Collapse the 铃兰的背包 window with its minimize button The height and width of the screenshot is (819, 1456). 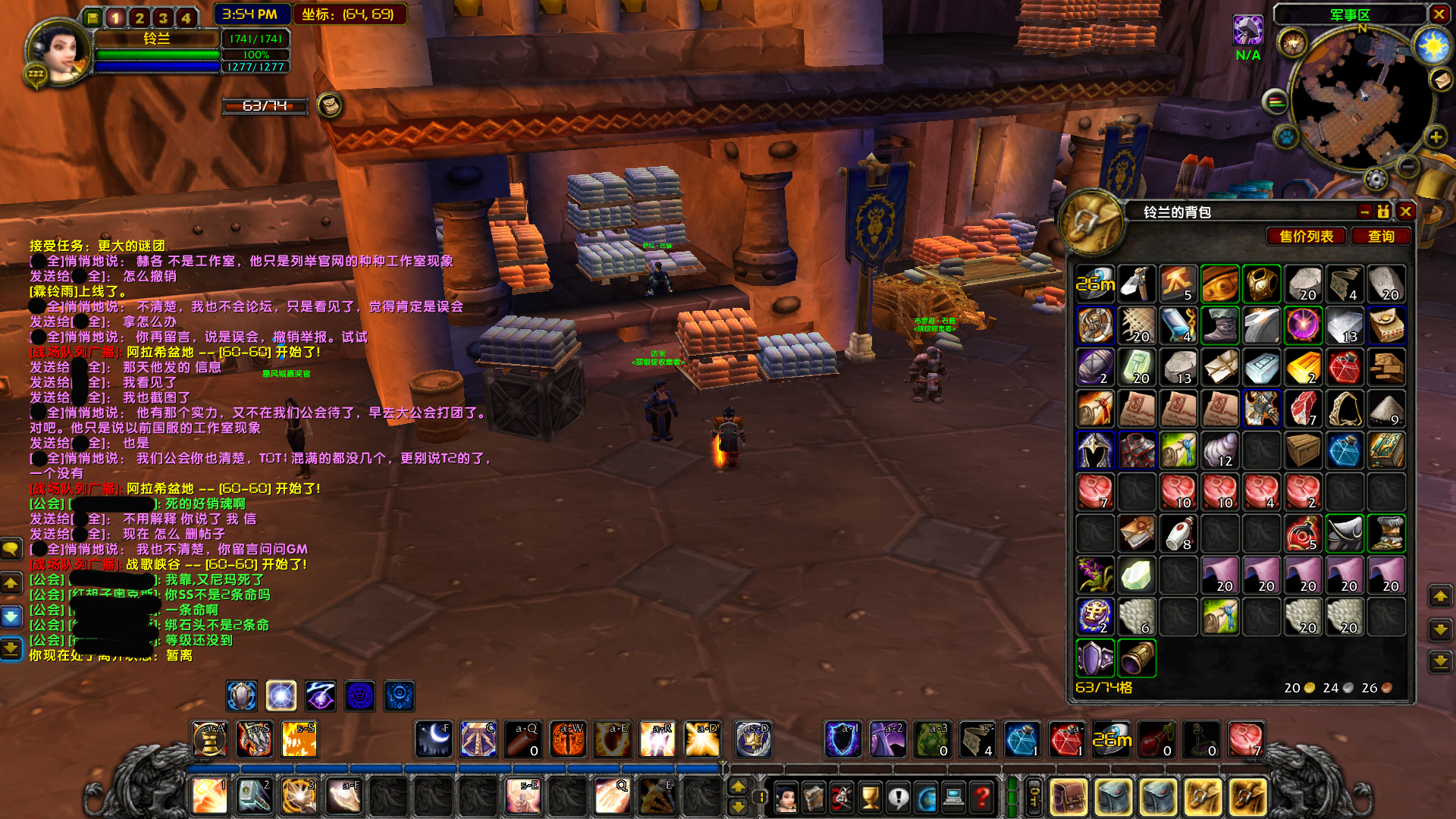tap(1365, 212)
